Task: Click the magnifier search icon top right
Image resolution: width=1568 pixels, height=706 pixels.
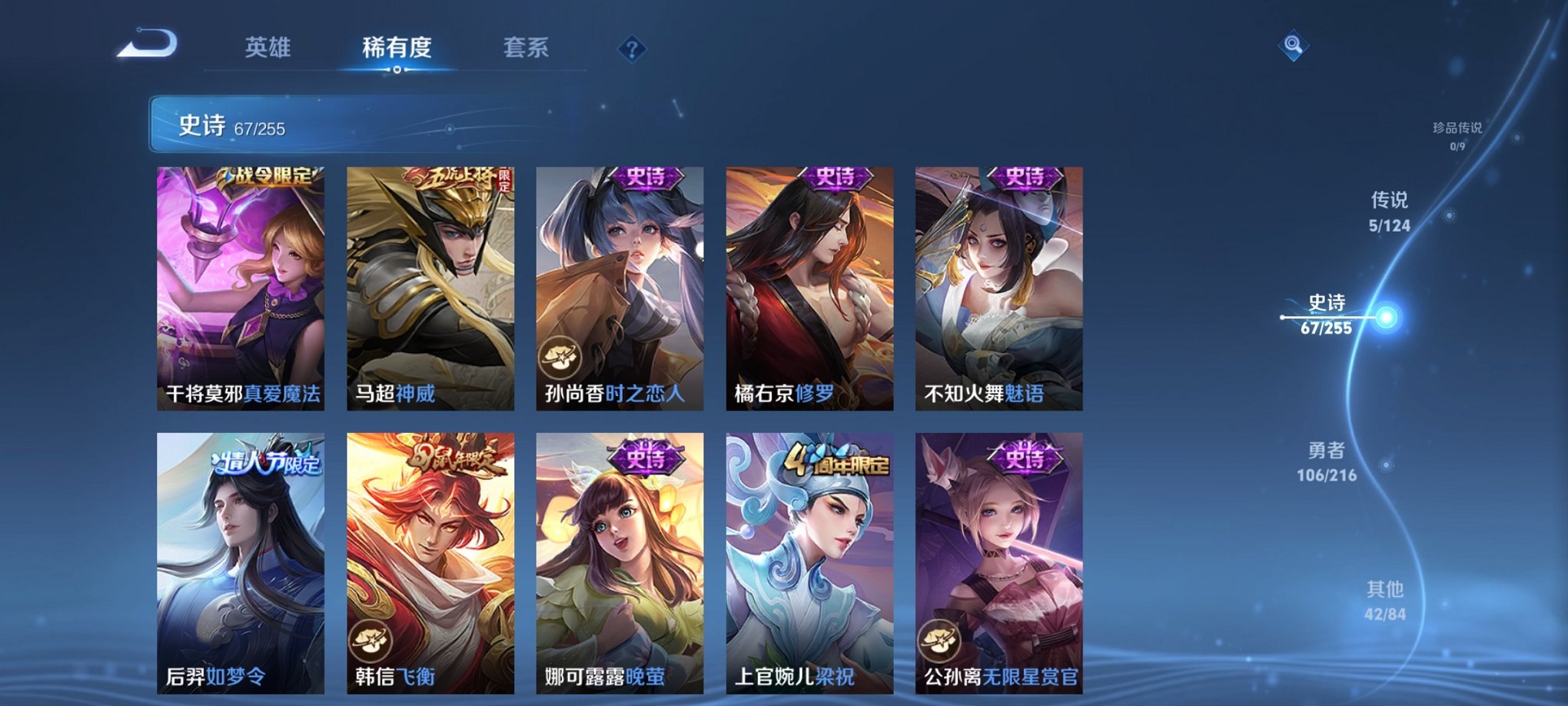Action: (1294, 46)
